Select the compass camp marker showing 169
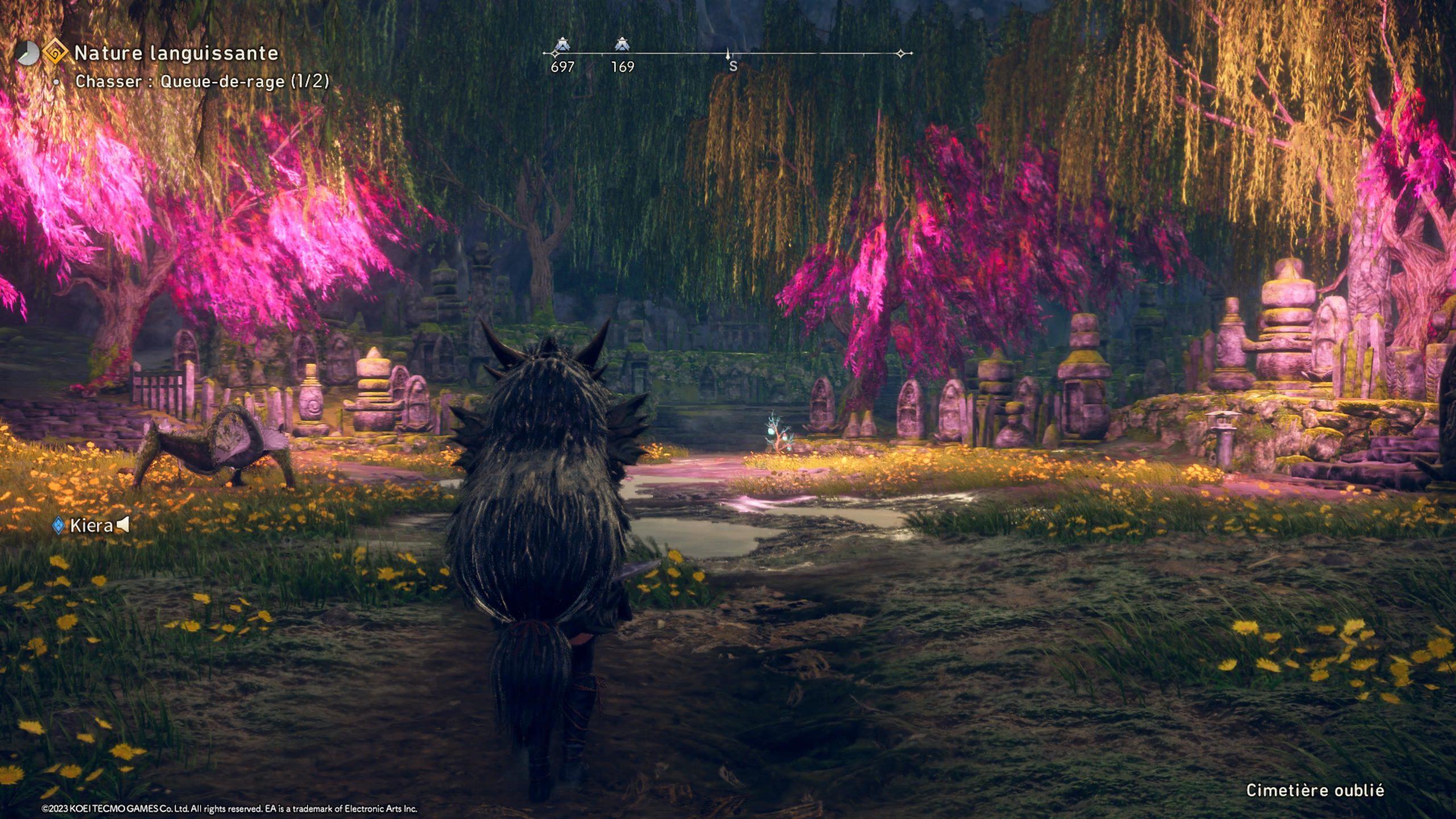 click(x=622, y=44)
